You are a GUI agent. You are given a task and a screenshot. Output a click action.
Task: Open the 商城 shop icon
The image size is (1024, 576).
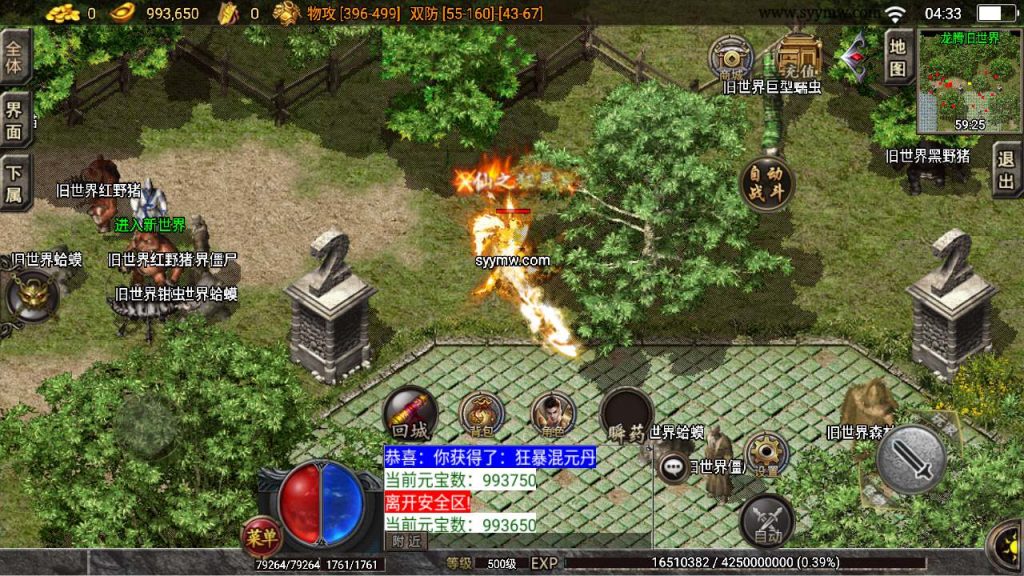731,58
